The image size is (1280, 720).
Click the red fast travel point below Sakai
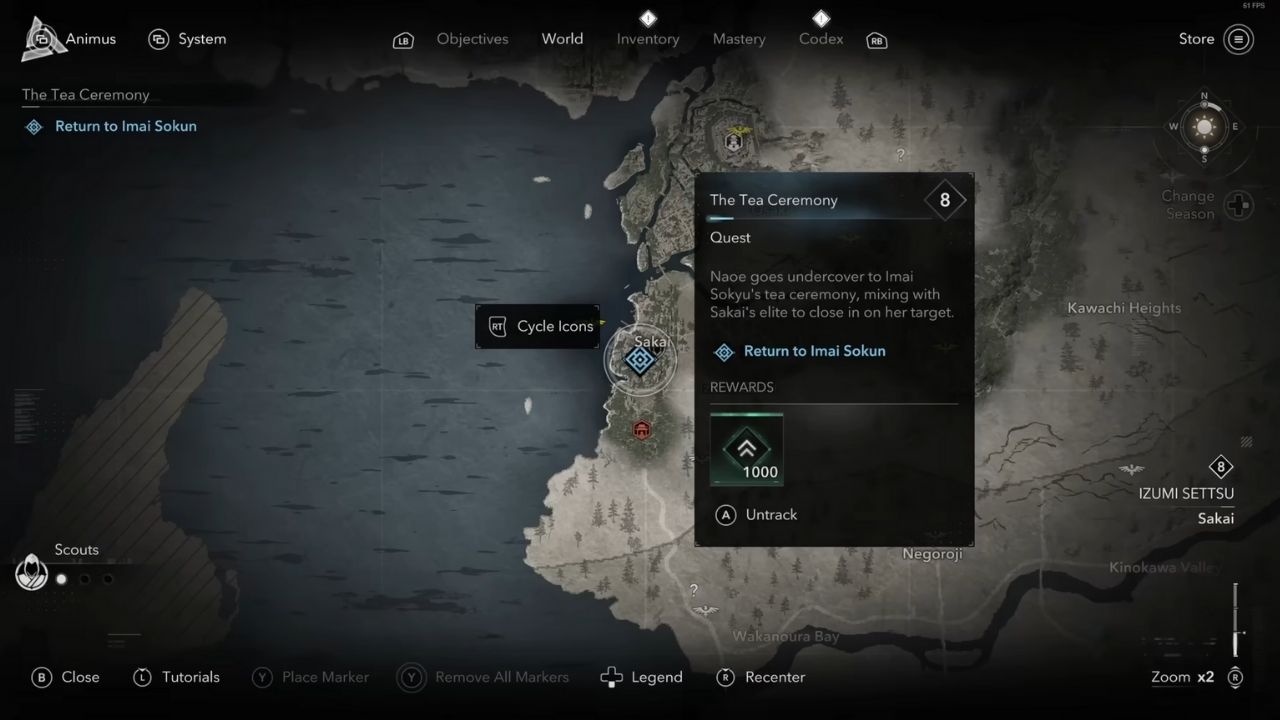point(641,429)
